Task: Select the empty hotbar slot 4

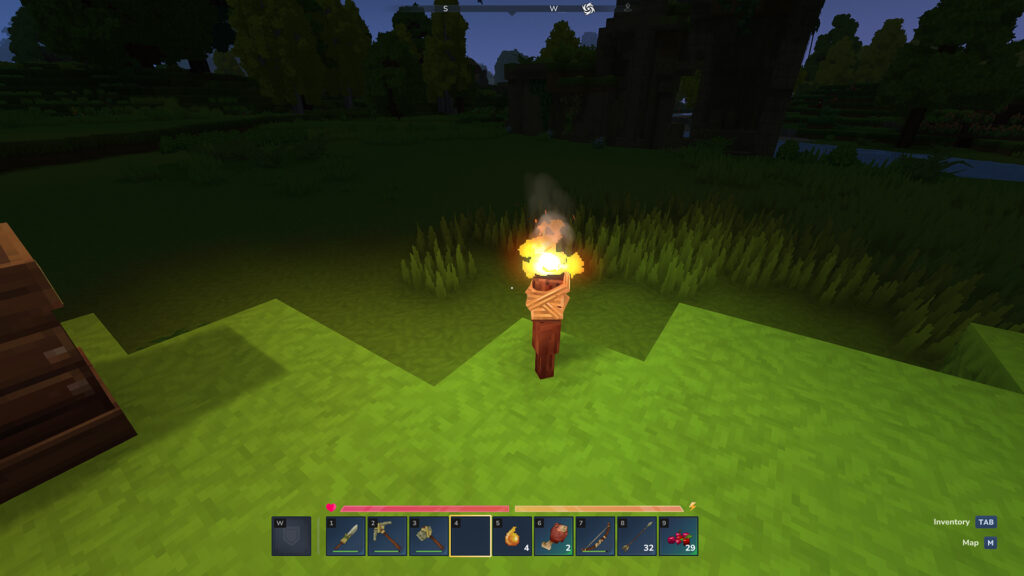Action: coord(470,536)
